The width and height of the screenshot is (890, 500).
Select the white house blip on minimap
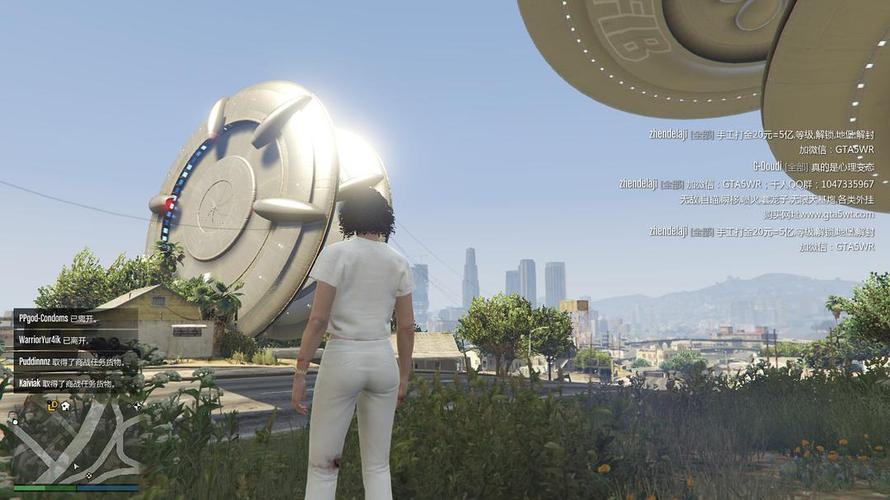65,406
